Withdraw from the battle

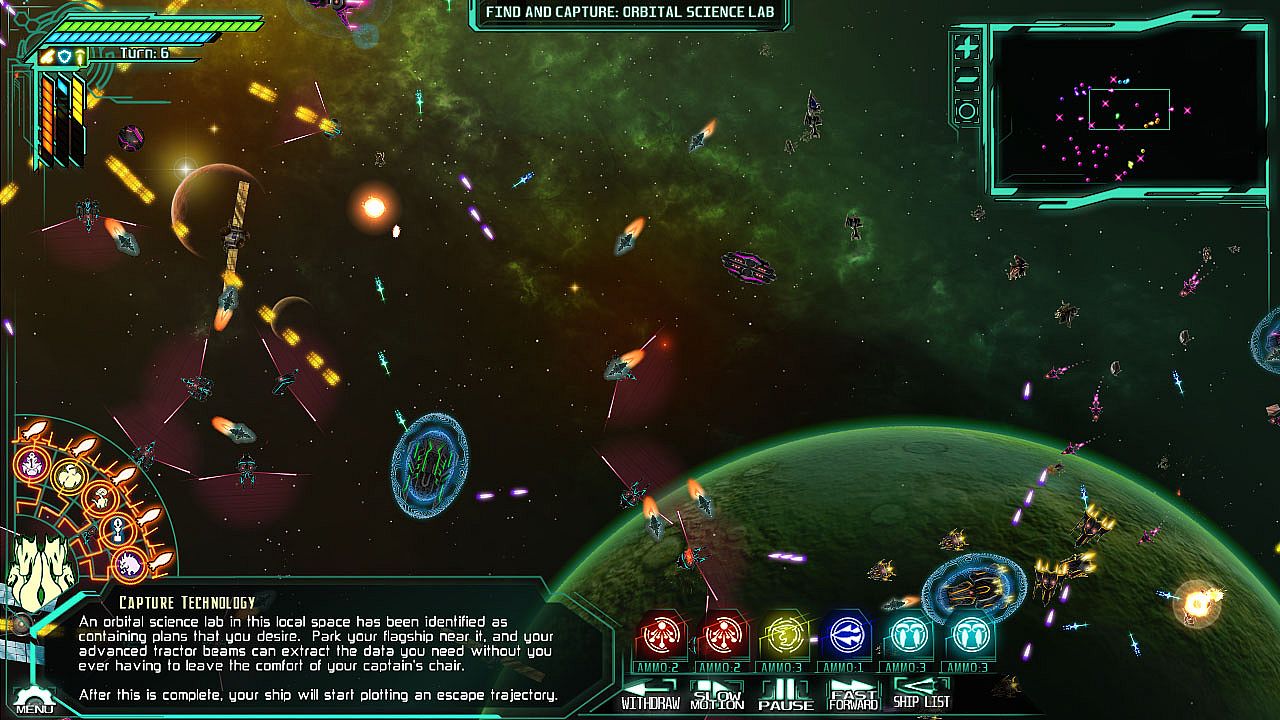(x=650, y=694)
